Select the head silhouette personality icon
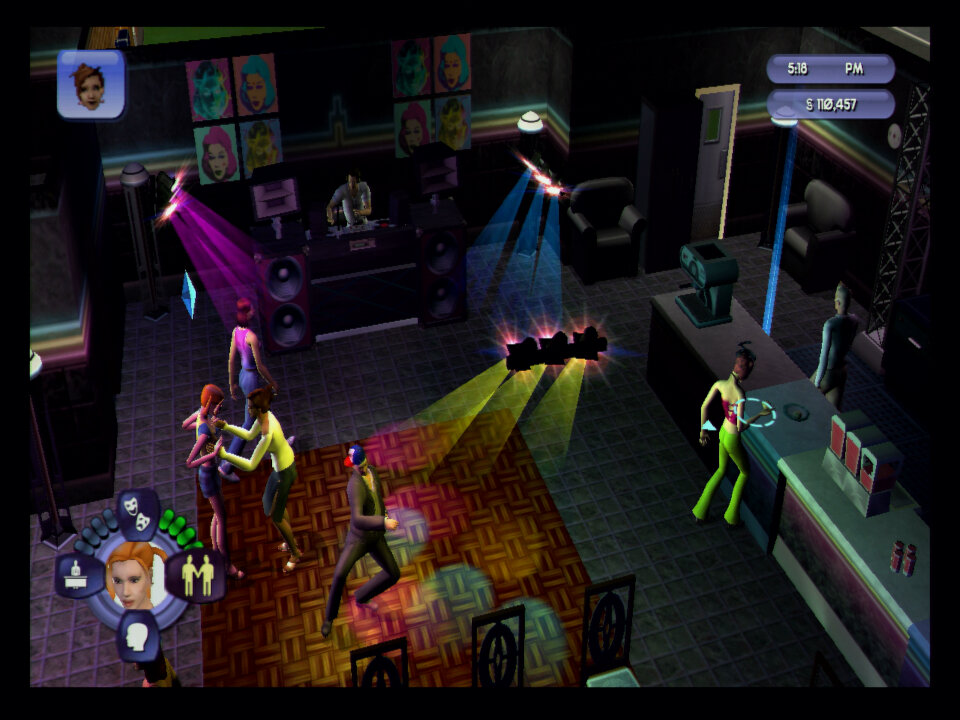This screenshot has width=960, height=720. pyautogui.click(x=138, y=634)
